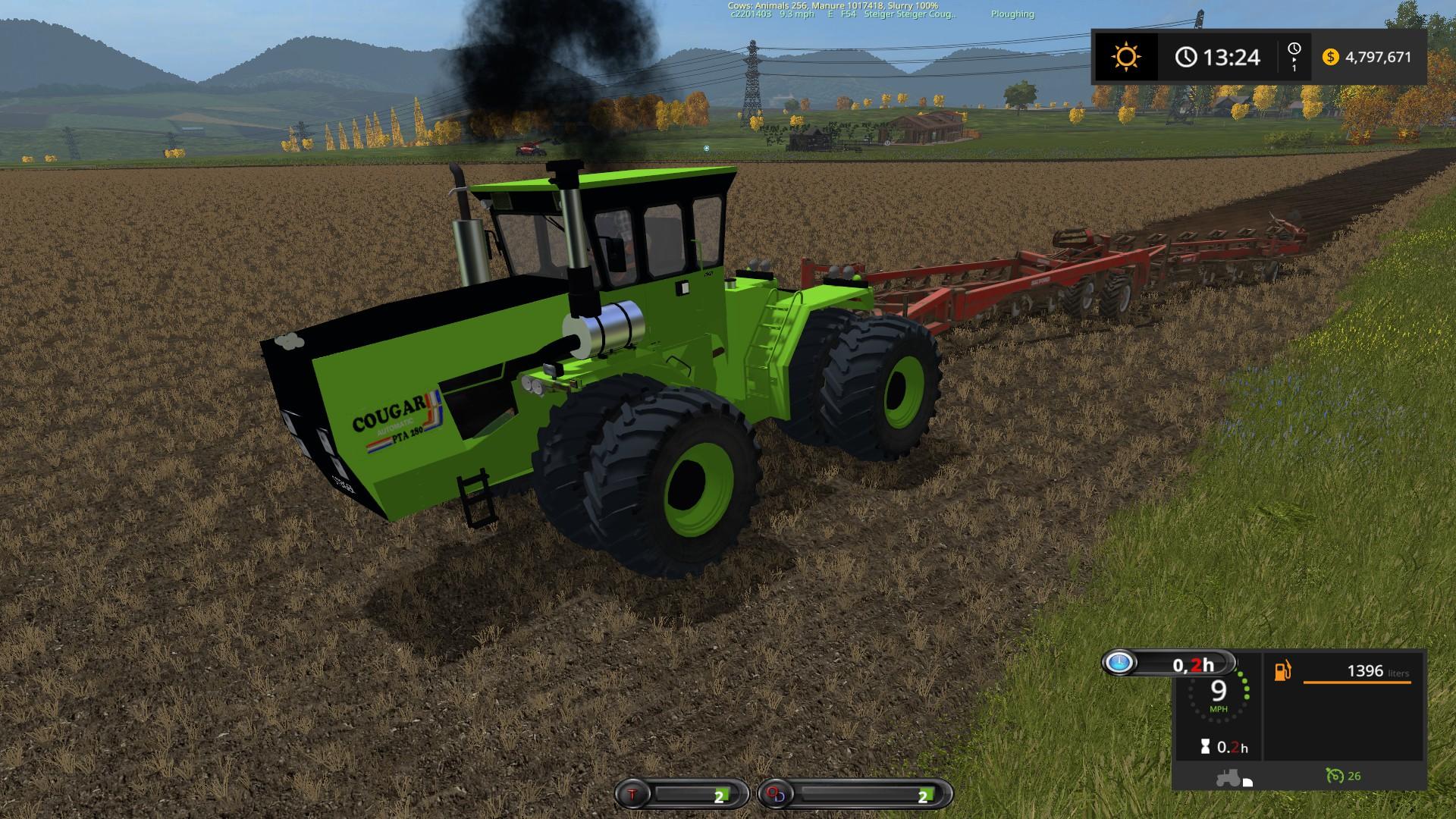This screenshot has width=1456, height=819.
Task: Click the red T gear button
Action: pyautogui.click(x=634, y=795)
